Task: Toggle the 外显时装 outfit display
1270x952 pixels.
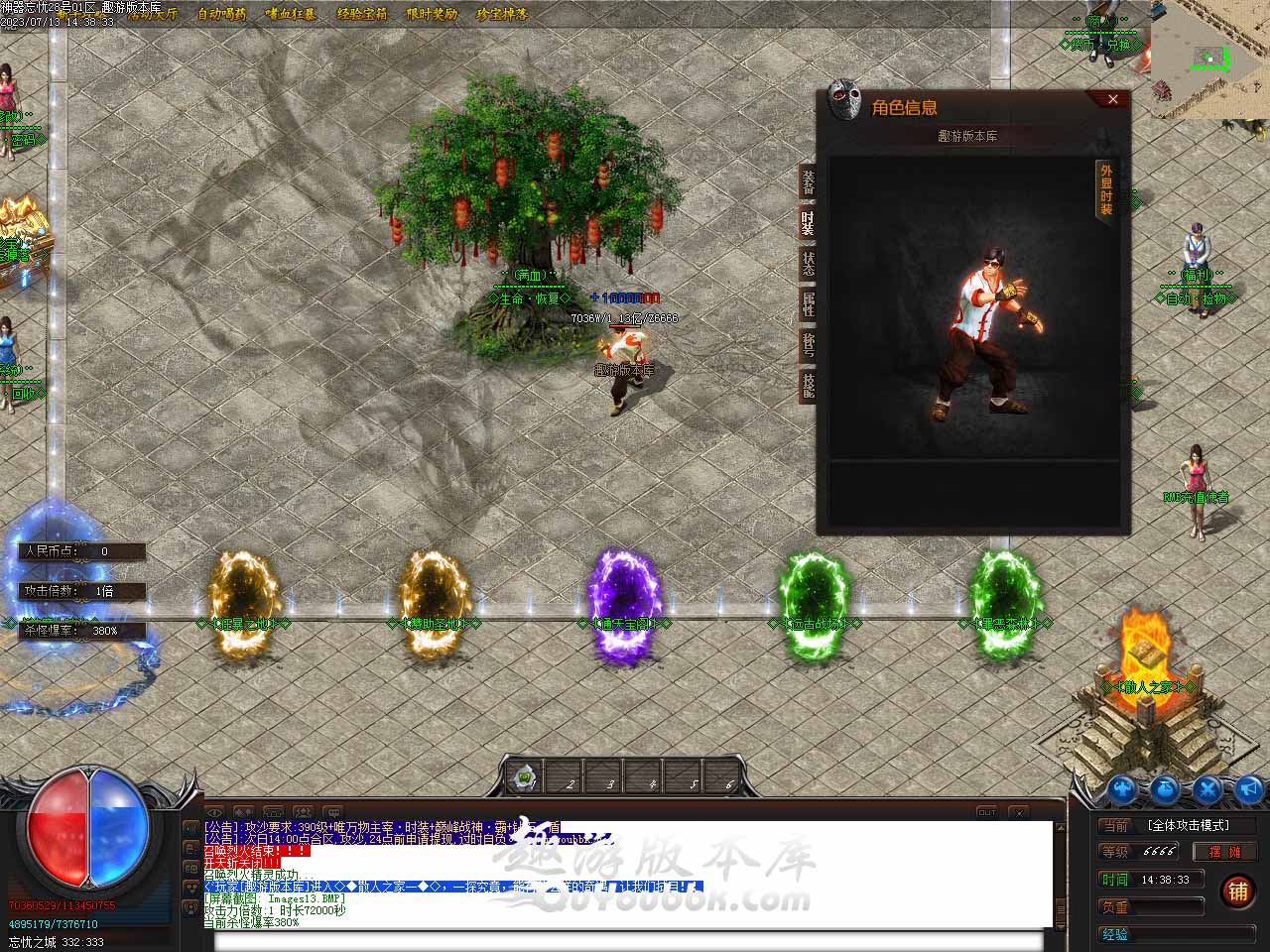Action: 1105,190
